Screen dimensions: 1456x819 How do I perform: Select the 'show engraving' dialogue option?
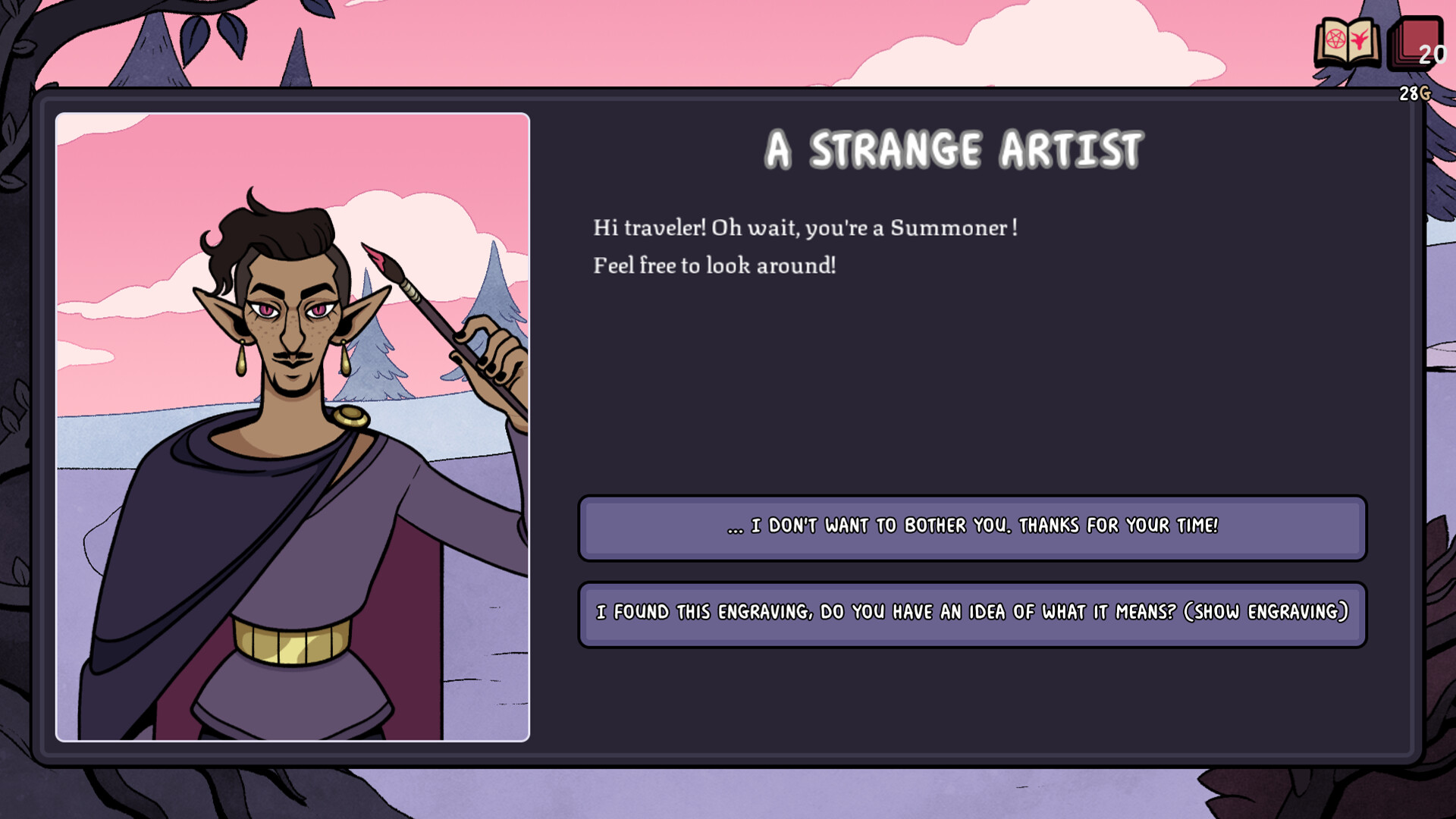point(973,613)
